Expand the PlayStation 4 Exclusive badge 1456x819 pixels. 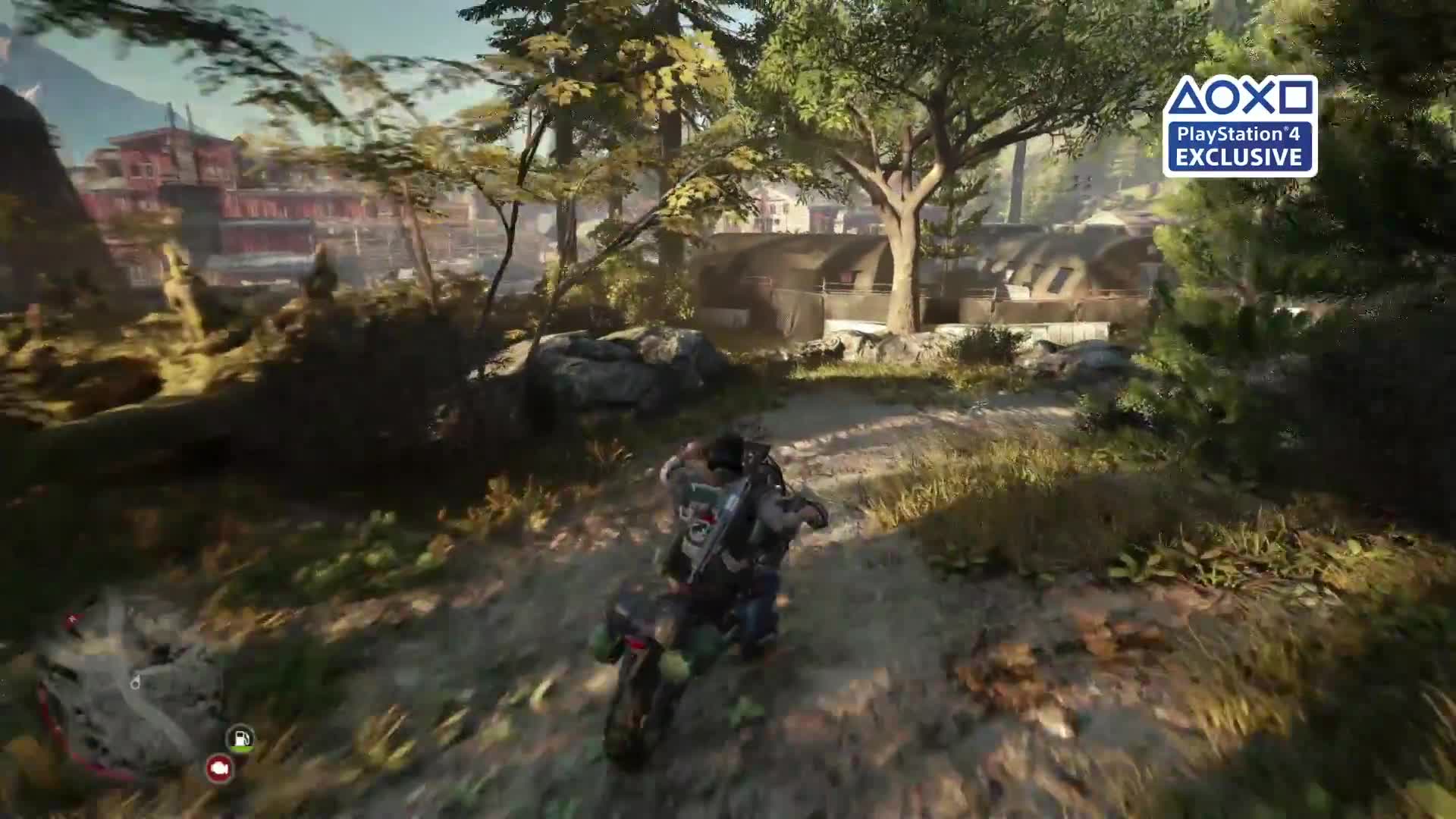click(1242, 125)
